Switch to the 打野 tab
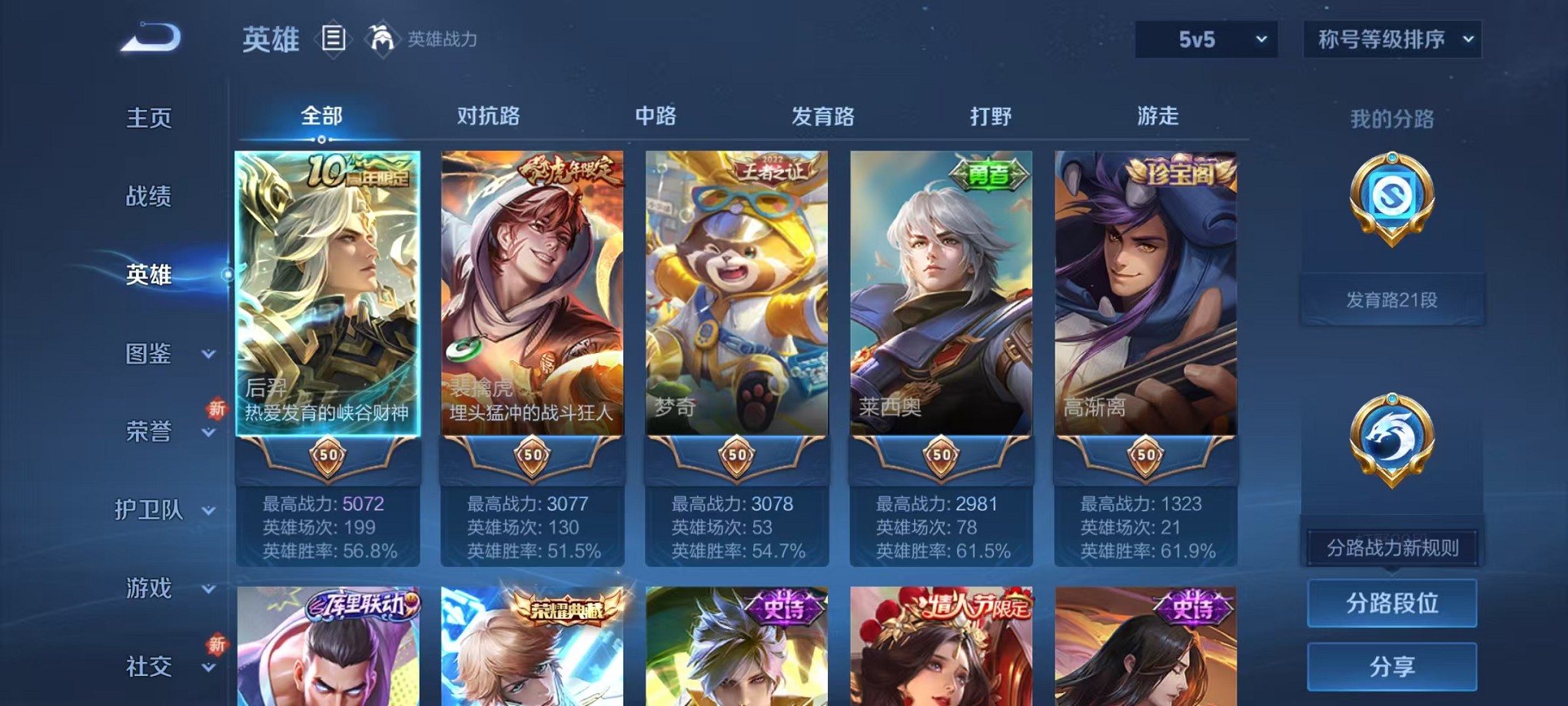The width and height of the screenshot is (1568, 706). [988, 116]
